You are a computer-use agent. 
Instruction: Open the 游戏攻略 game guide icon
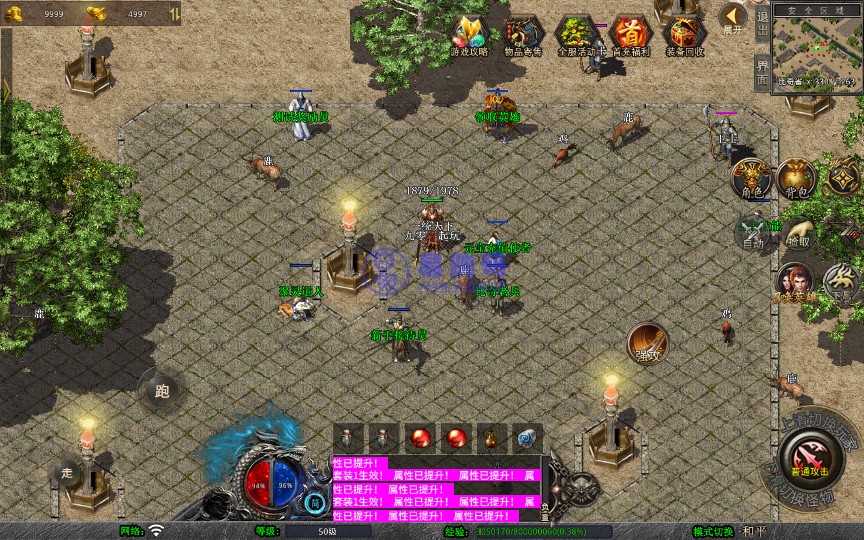click(x=469, y=35)
